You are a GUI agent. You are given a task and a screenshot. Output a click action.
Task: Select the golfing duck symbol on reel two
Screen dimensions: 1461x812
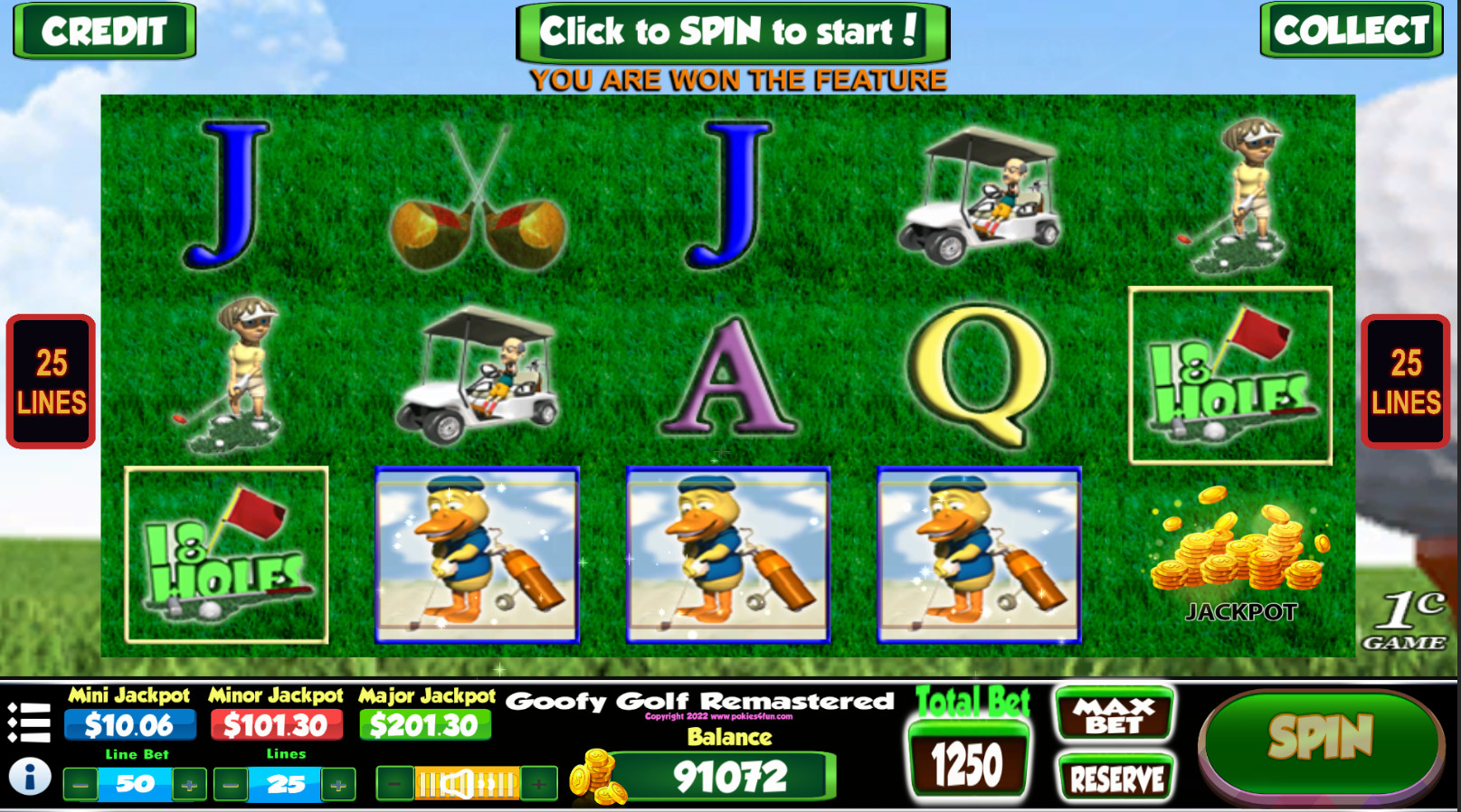pyautogui.click(x=478, y=554)
